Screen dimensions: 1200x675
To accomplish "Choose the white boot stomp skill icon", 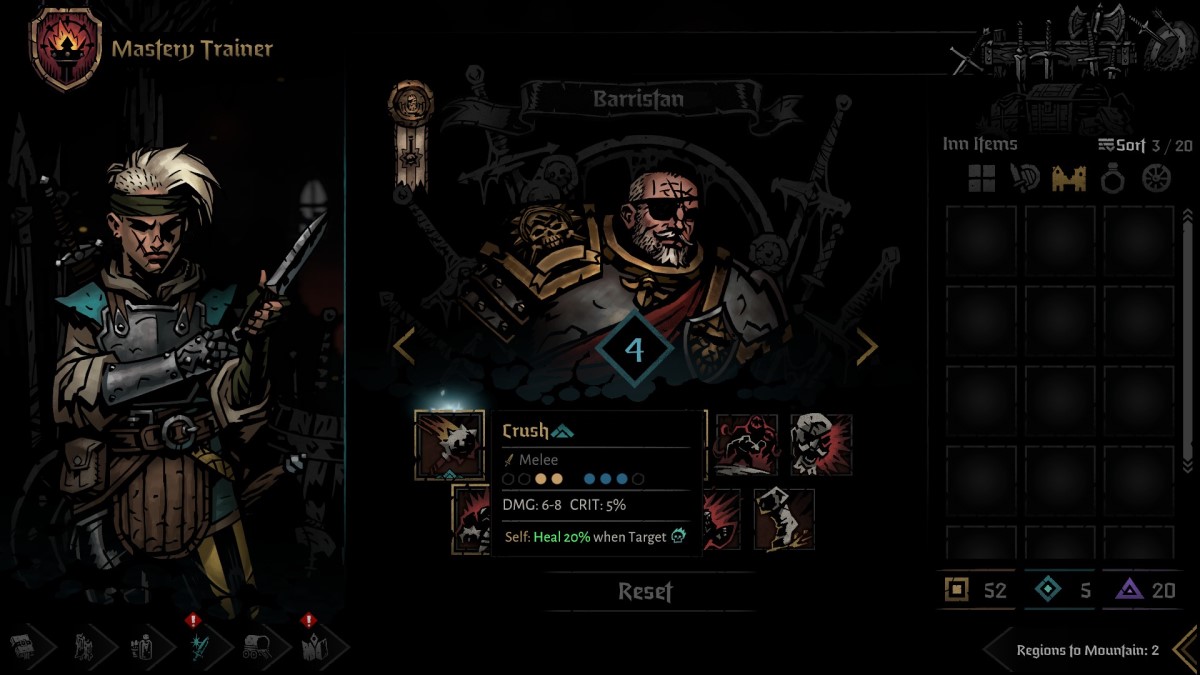I will click(x=783, y=519).
